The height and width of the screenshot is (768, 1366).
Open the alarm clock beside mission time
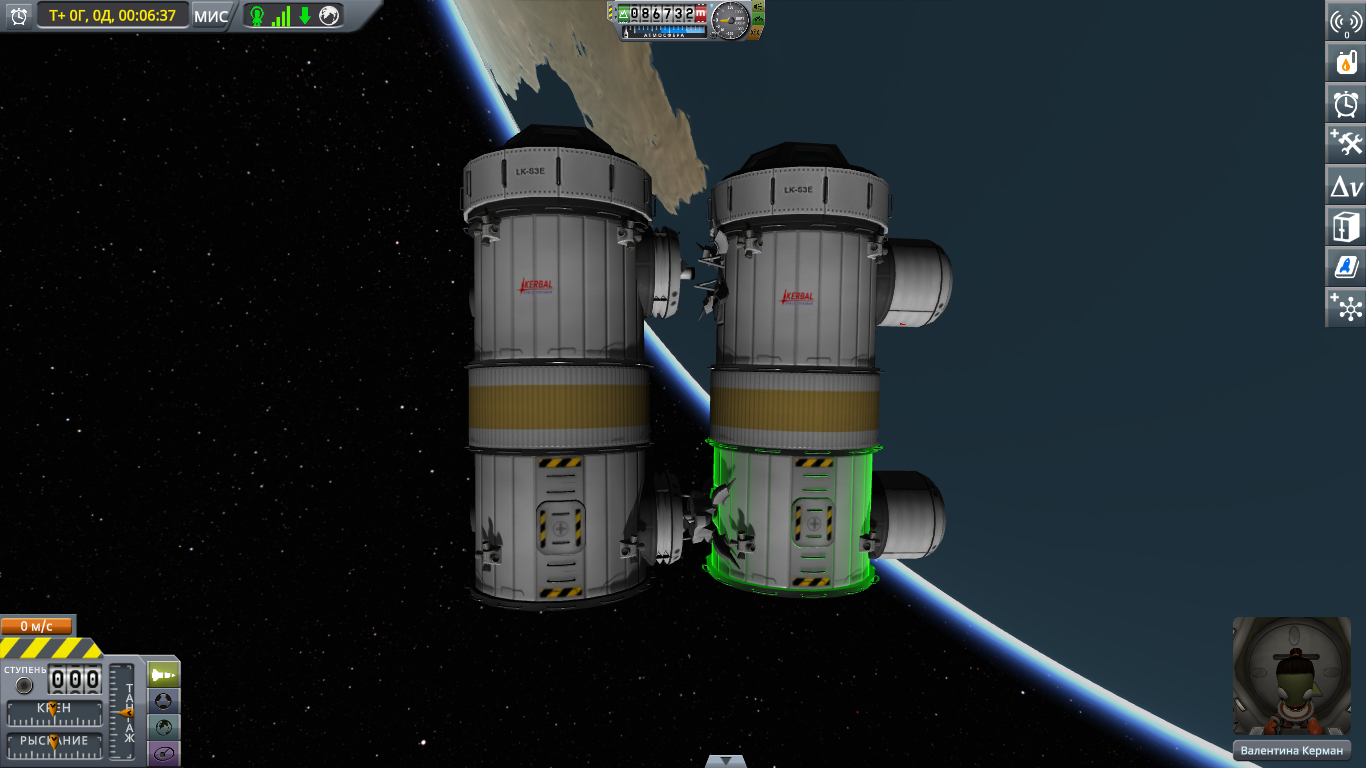point(18,15)
